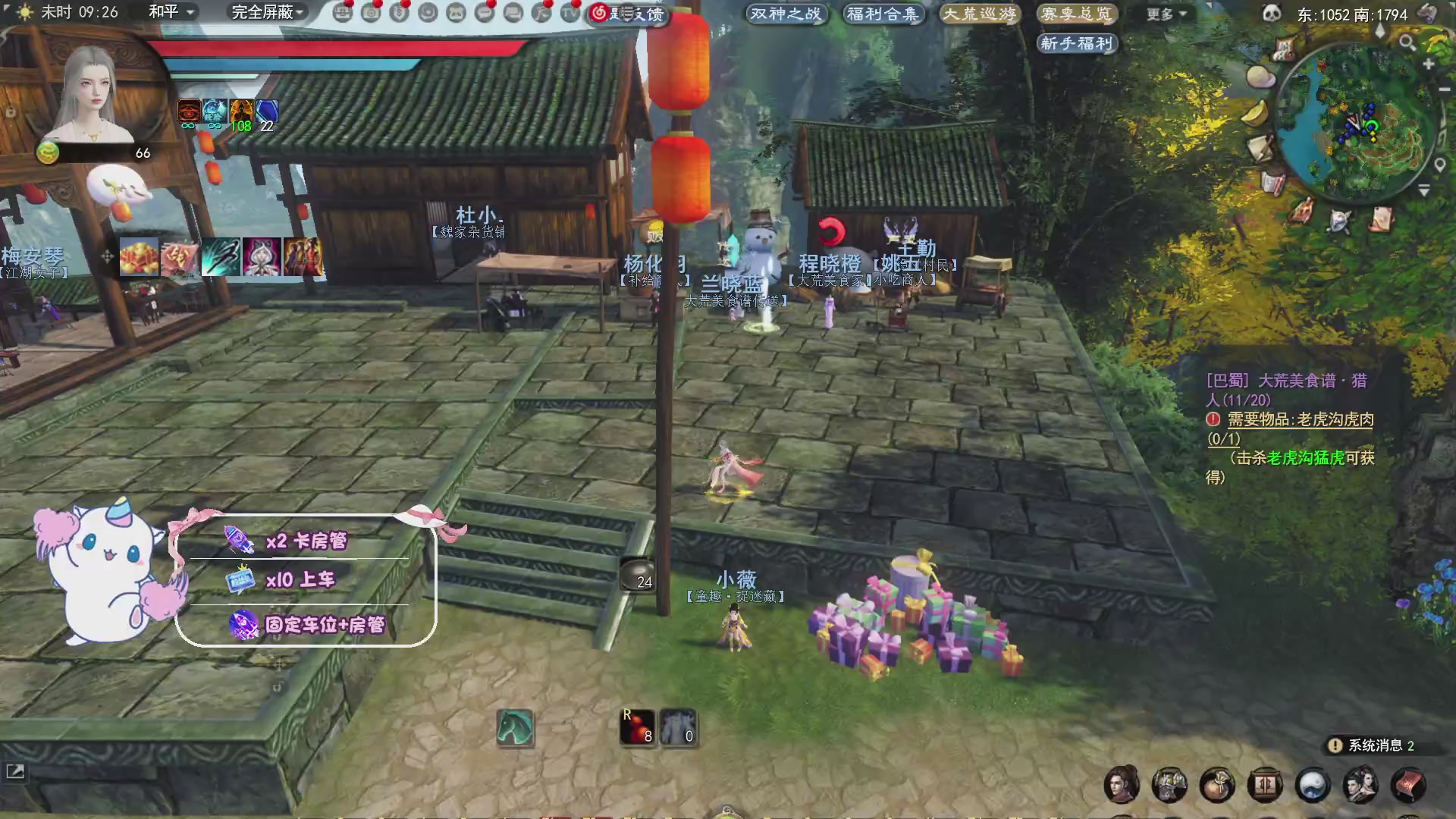Click the red scroll mail icon
The image size is (1456, 819).
click(x=1408, y=785)
